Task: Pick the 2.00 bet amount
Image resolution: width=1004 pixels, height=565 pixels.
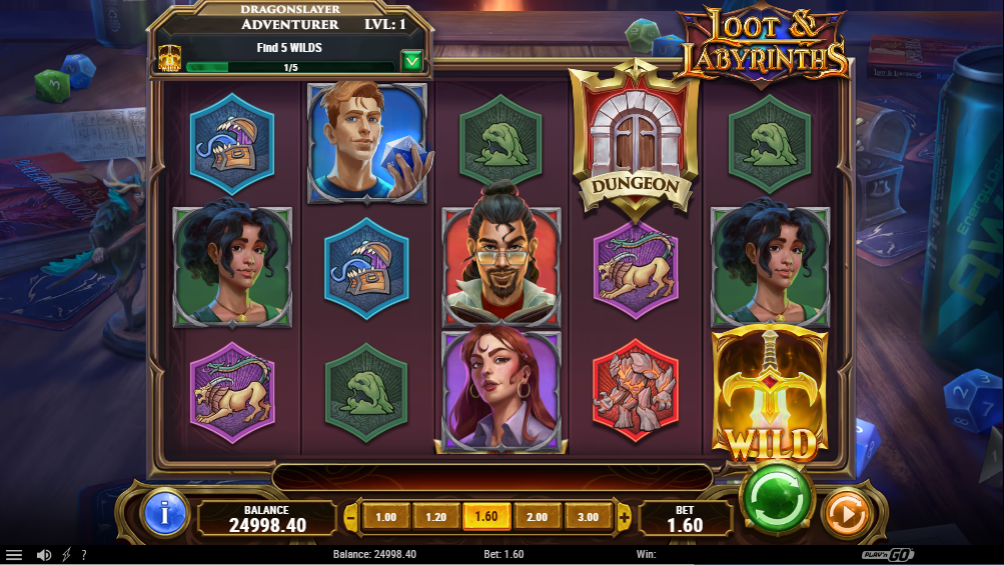Action: coord(537,517)
